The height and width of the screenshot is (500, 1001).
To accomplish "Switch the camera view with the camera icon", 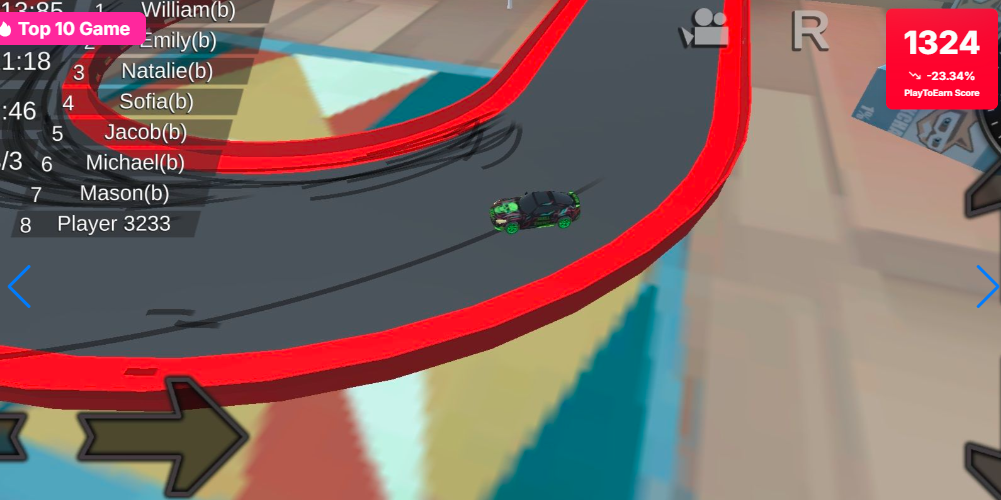I will point(704,29).
